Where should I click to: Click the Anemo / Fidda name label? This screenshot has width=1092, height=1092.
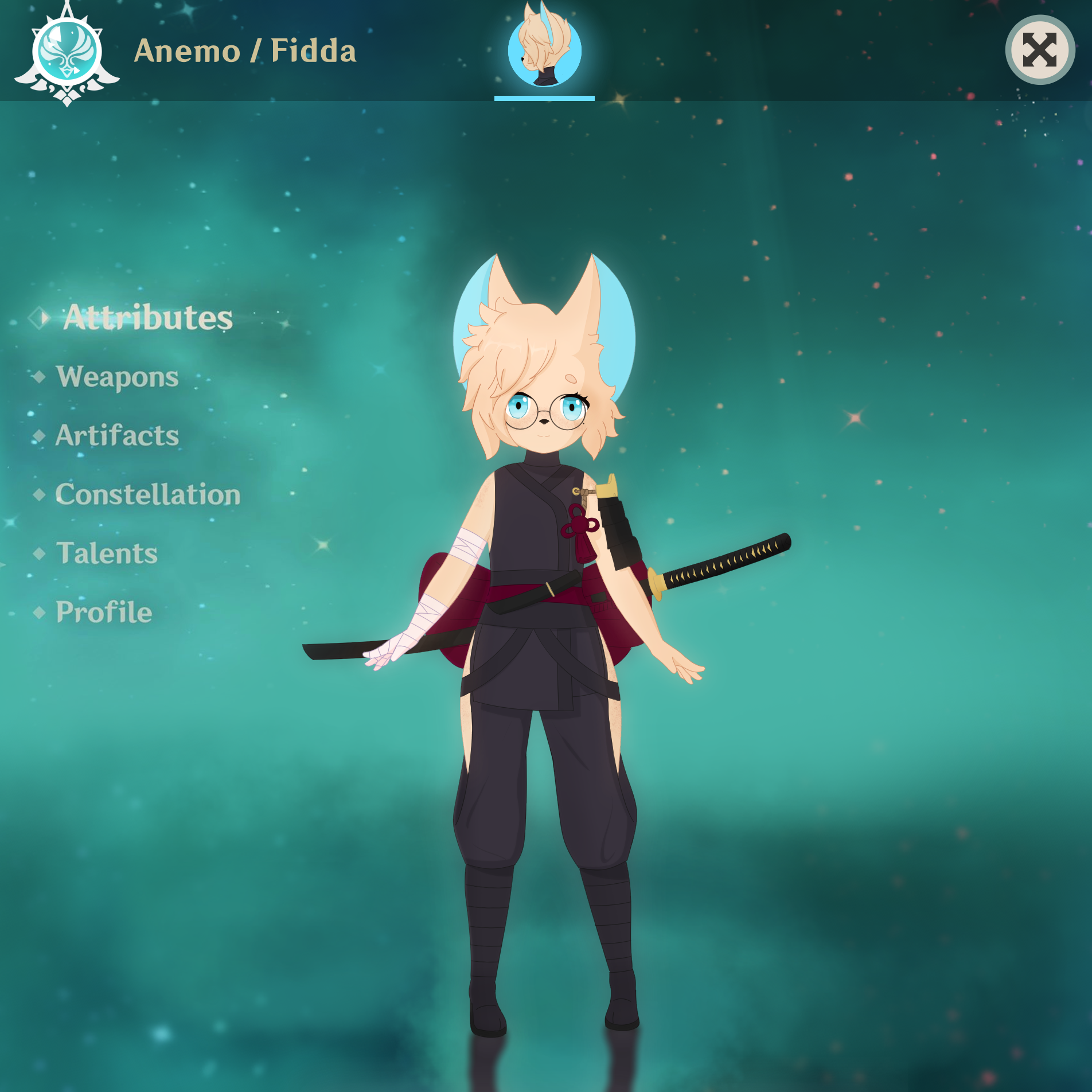[245, 51]
